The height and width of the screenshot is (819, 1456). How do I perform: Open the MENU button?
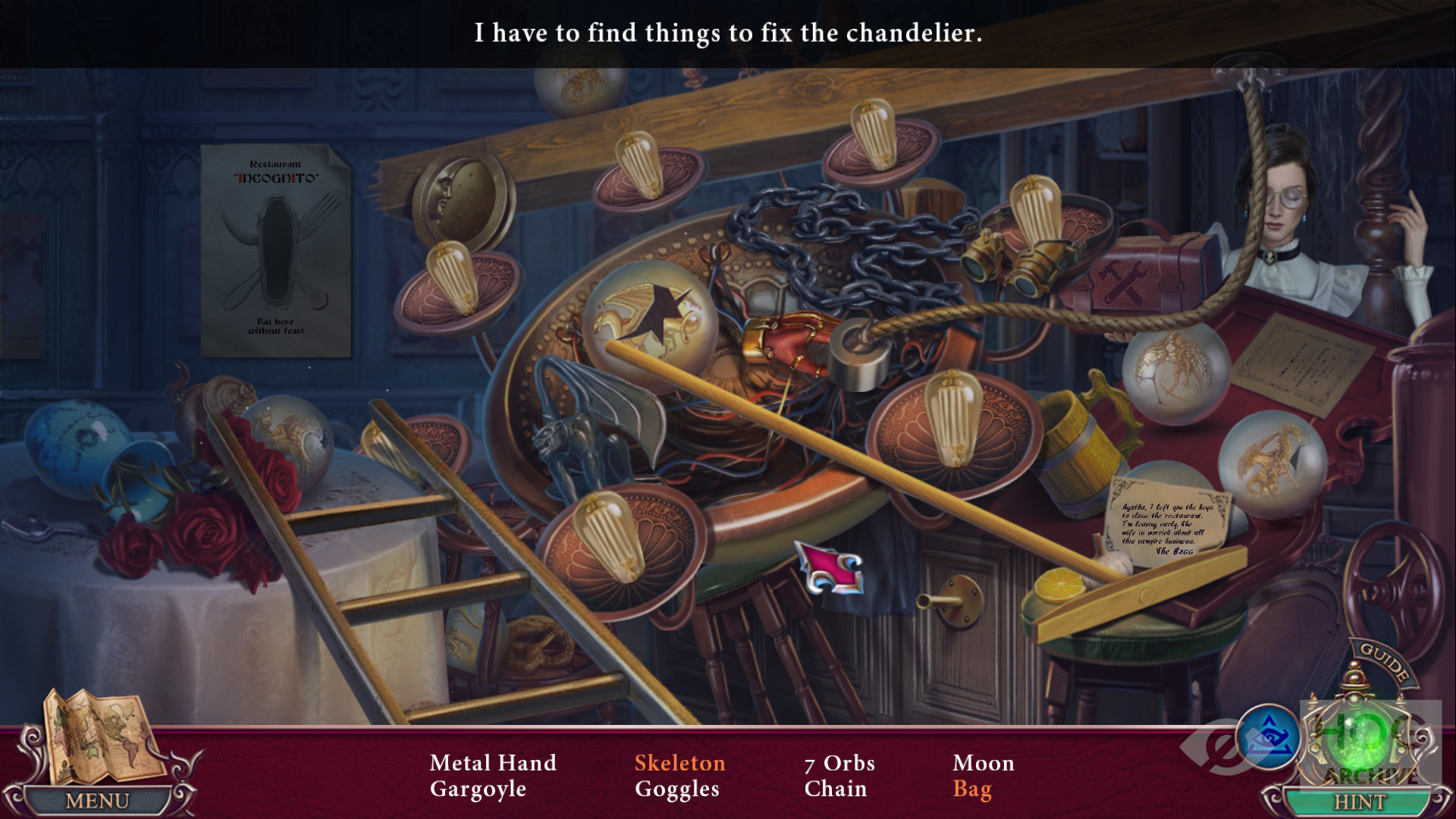point(97,801)
